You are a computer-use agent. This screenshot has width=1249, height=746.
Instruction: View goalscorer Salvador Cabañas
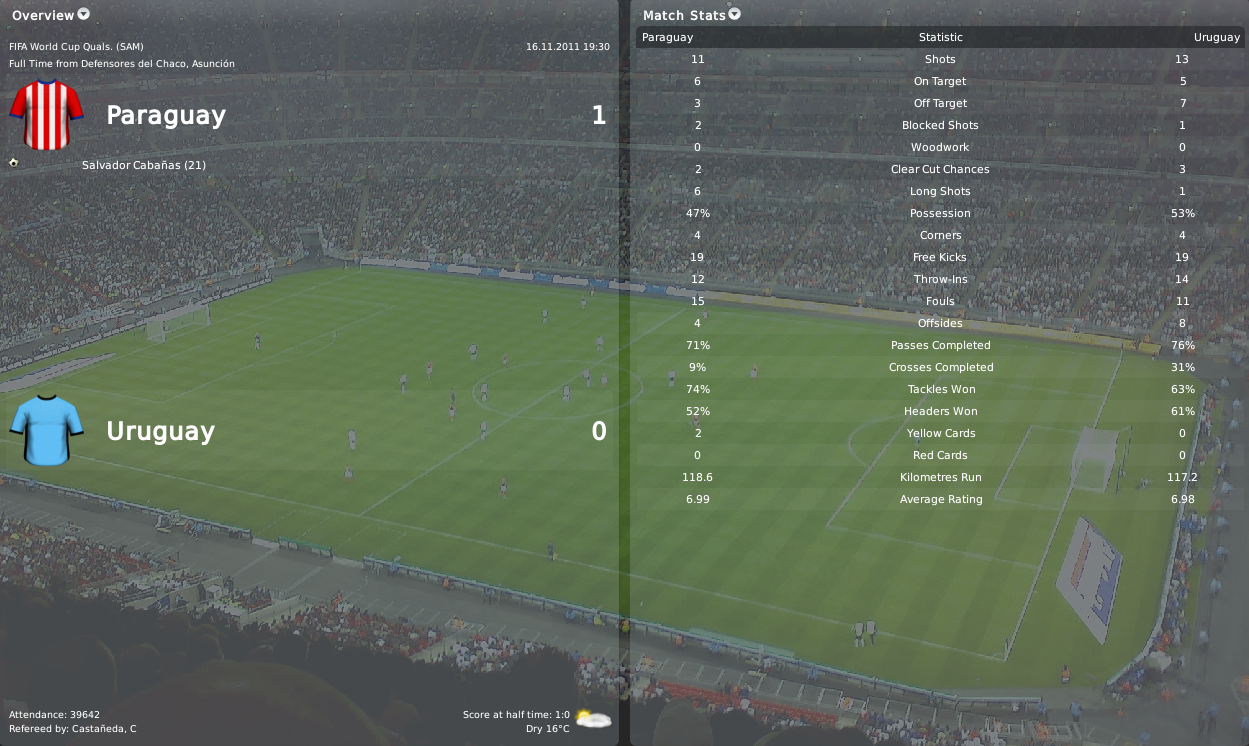pos(144,165)
